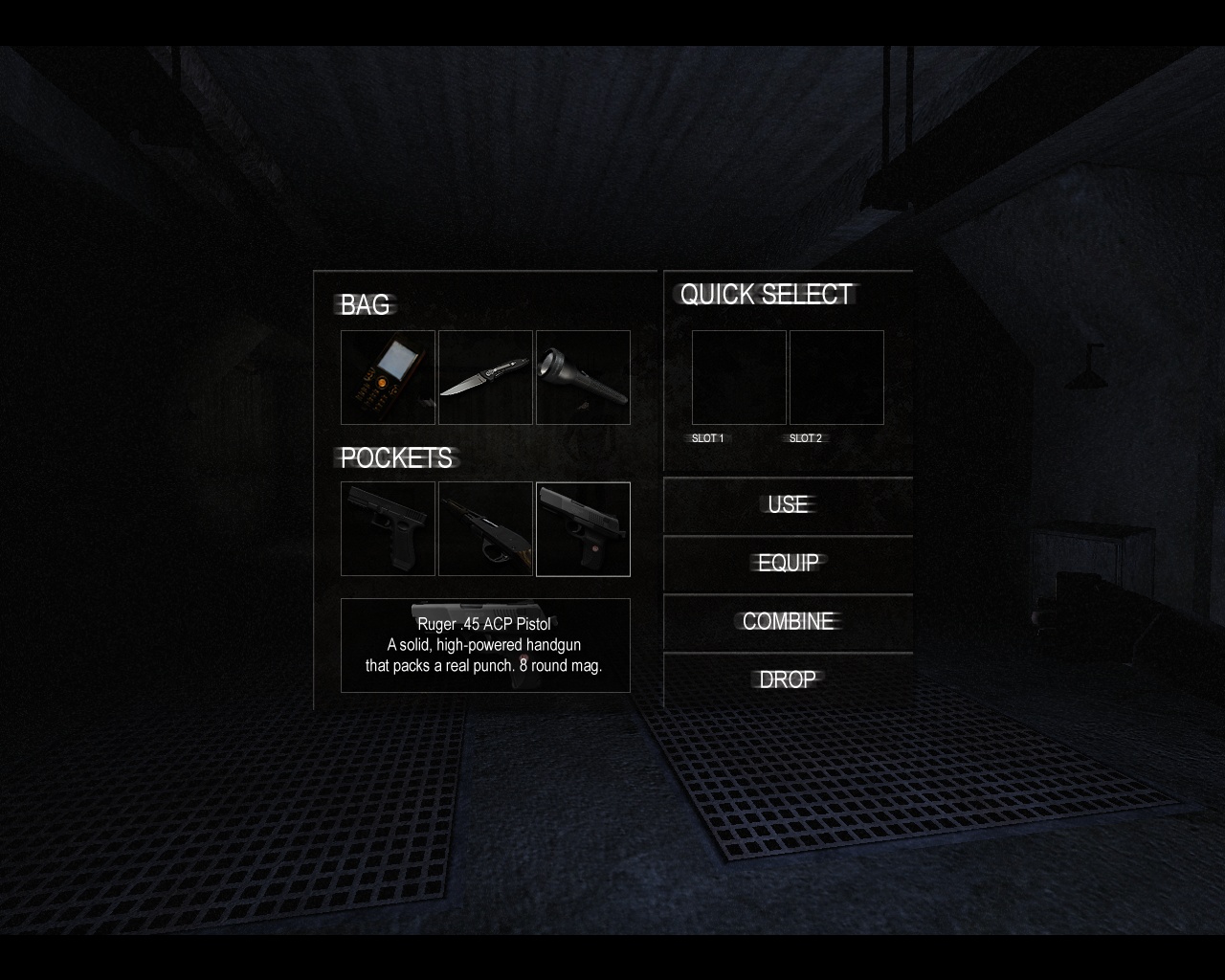Select the folding knife item

485,377
